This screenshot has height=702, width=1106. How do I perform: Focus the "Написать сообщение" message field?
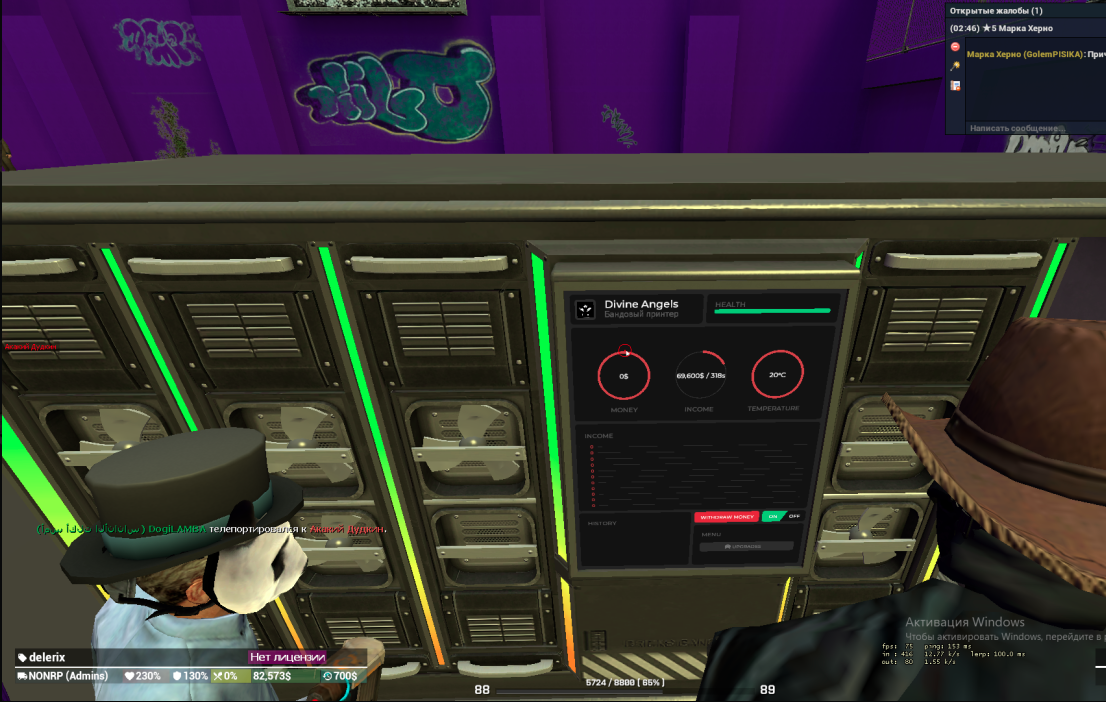pos(1020,128)
